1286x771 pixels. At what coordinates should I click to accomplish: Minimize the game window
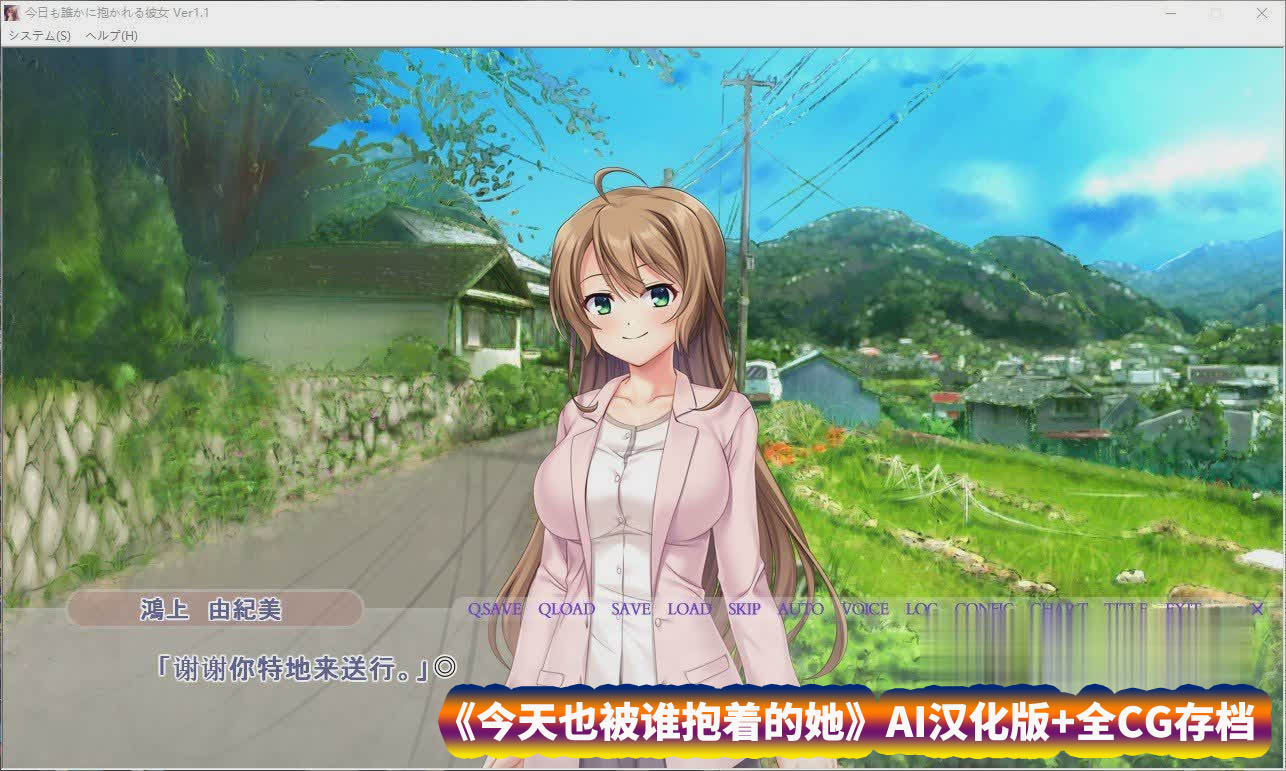click(x=1171, y=14)
